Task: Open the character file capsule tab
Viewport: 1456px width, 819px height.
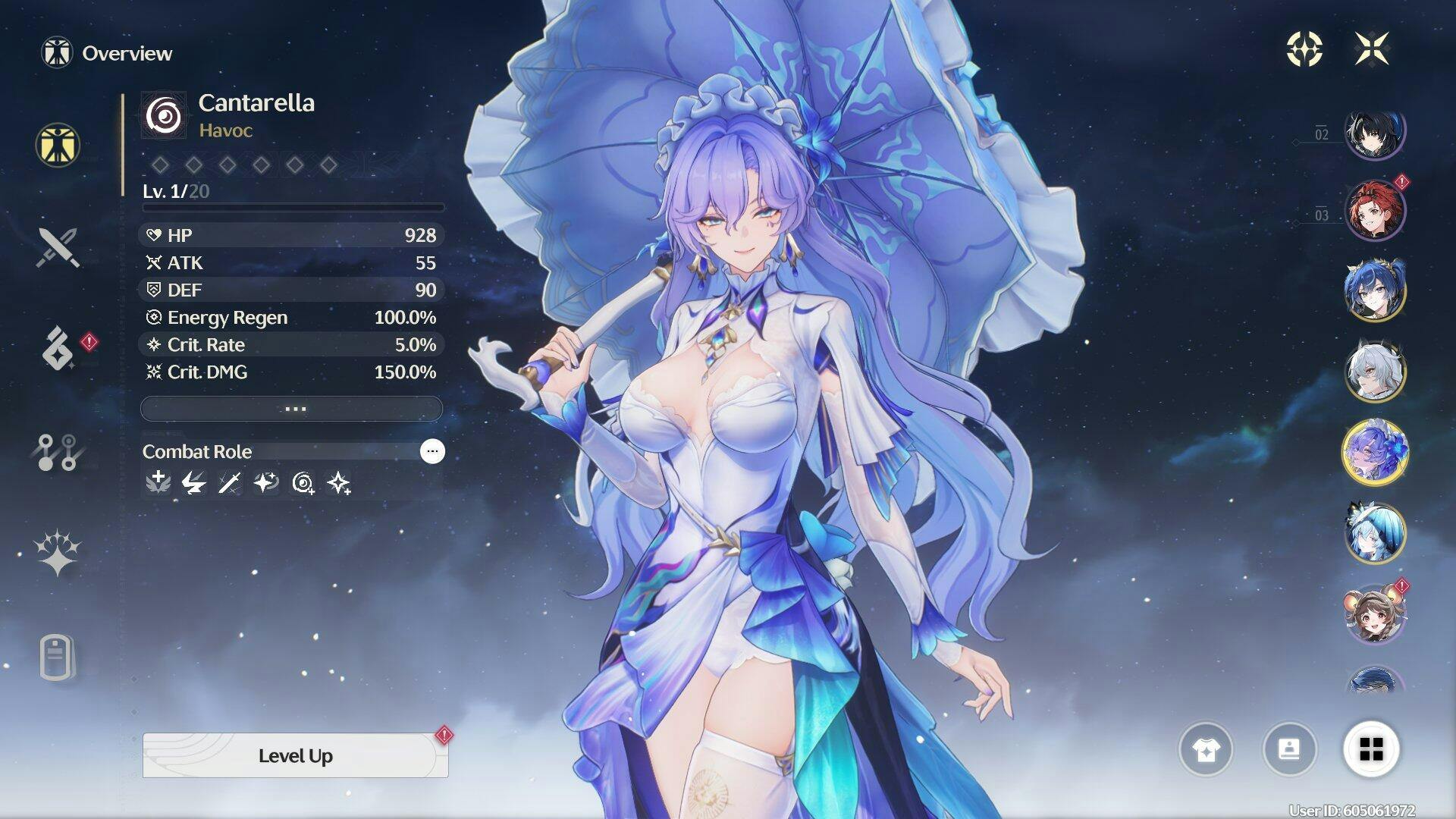Action: (x=58, y=657)
